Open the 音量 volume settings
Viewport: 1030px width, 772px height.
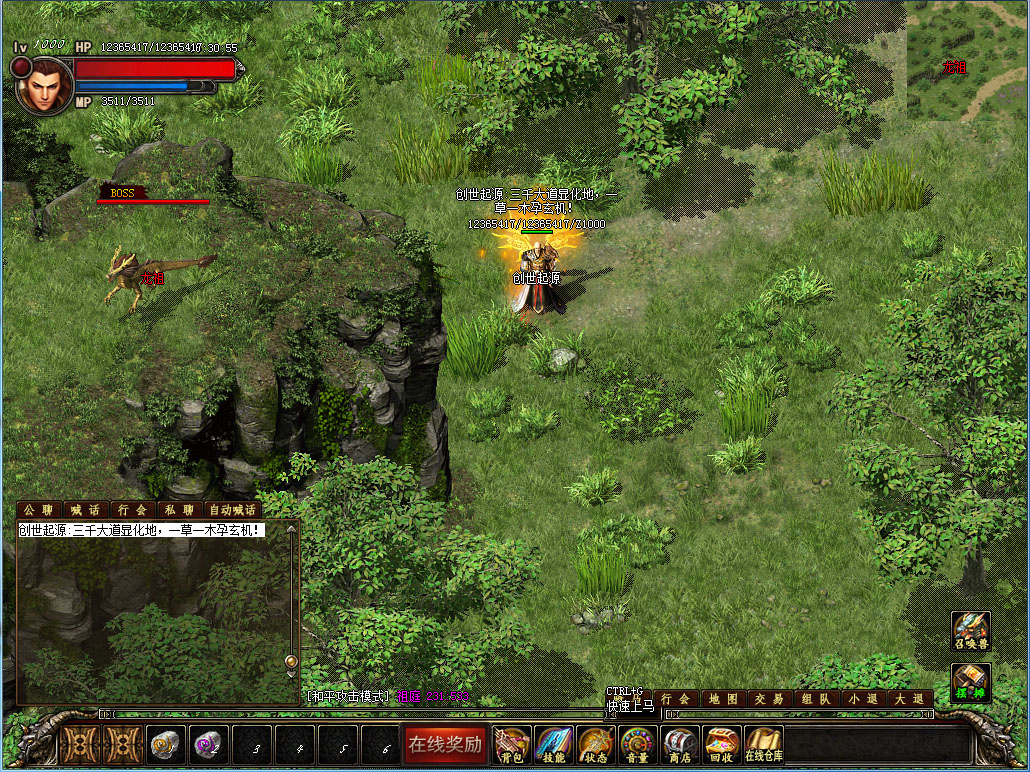[x=638, y=744]
